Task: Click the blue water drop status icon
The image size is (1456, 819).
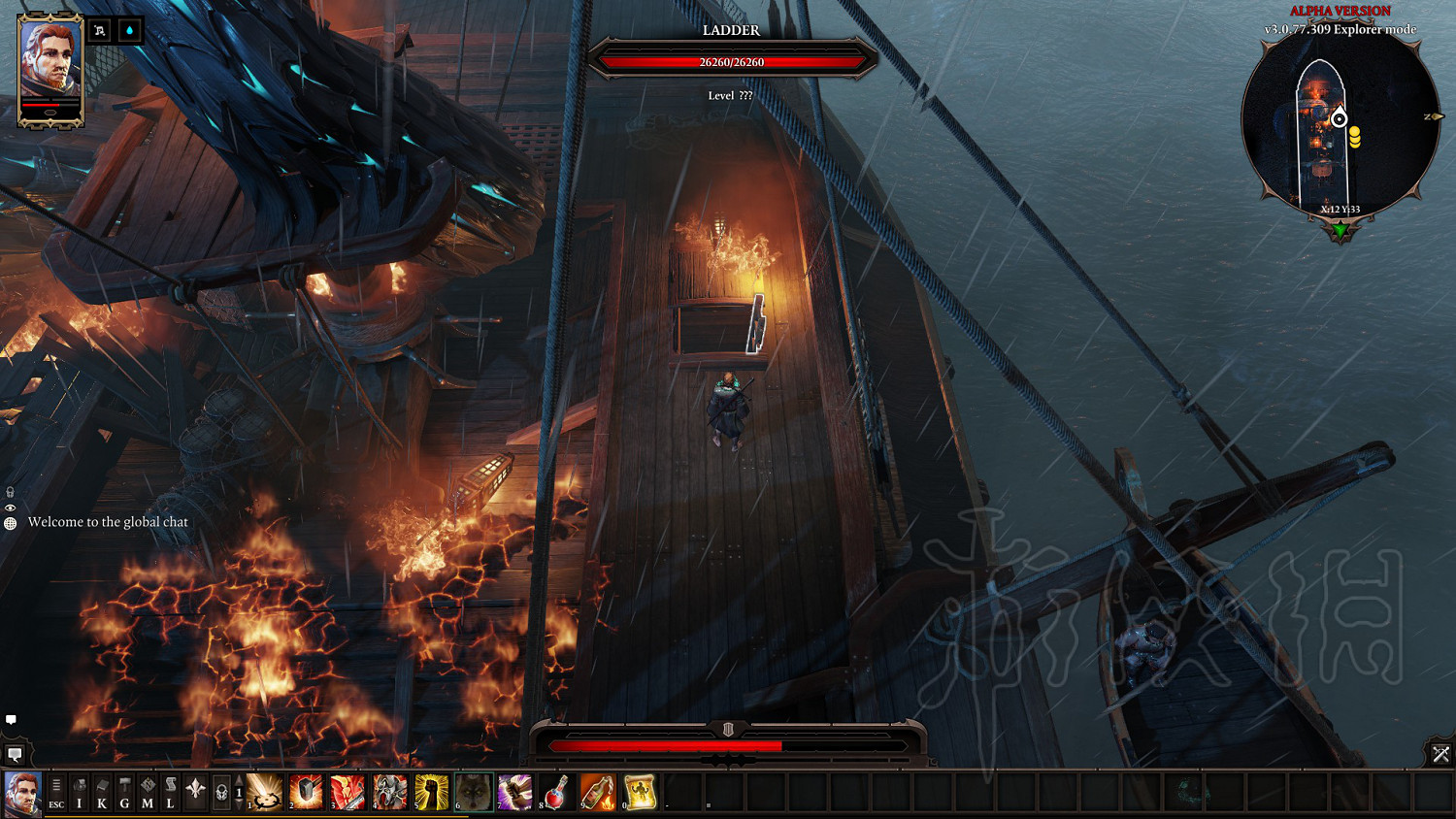Action: click(x=129, y=31)
